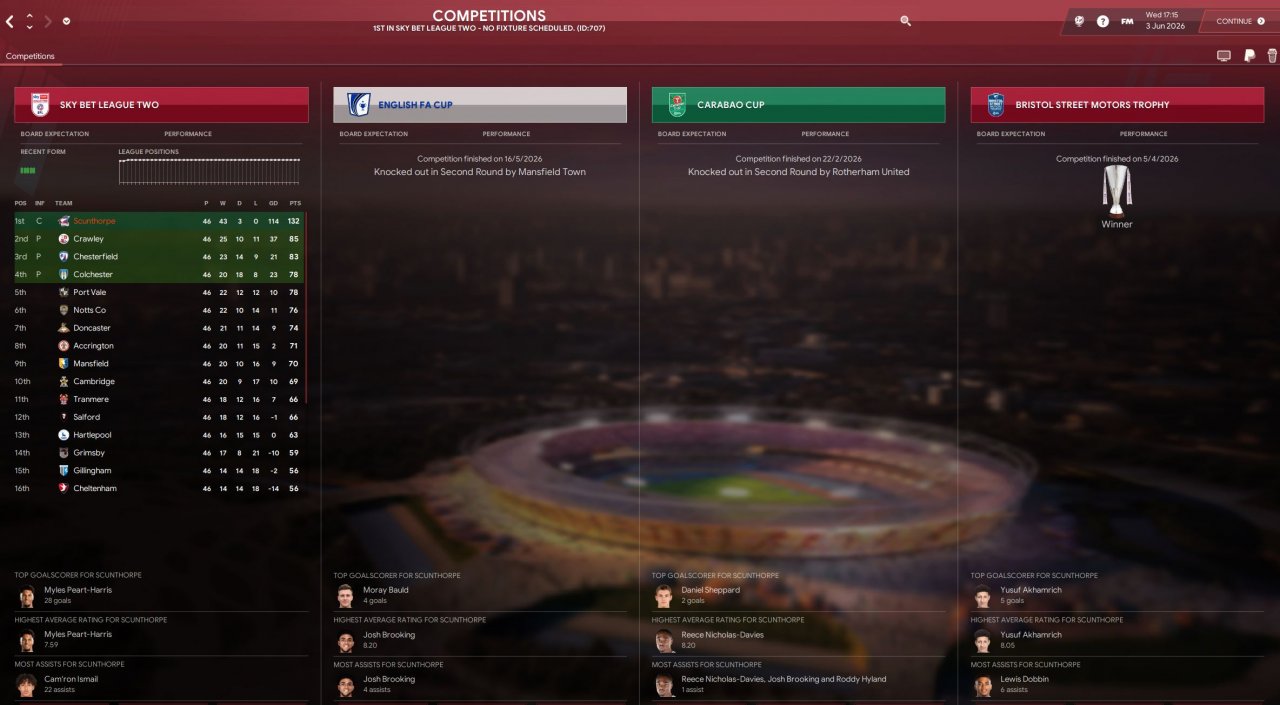Open the FM menu

tap(1127, 21)
